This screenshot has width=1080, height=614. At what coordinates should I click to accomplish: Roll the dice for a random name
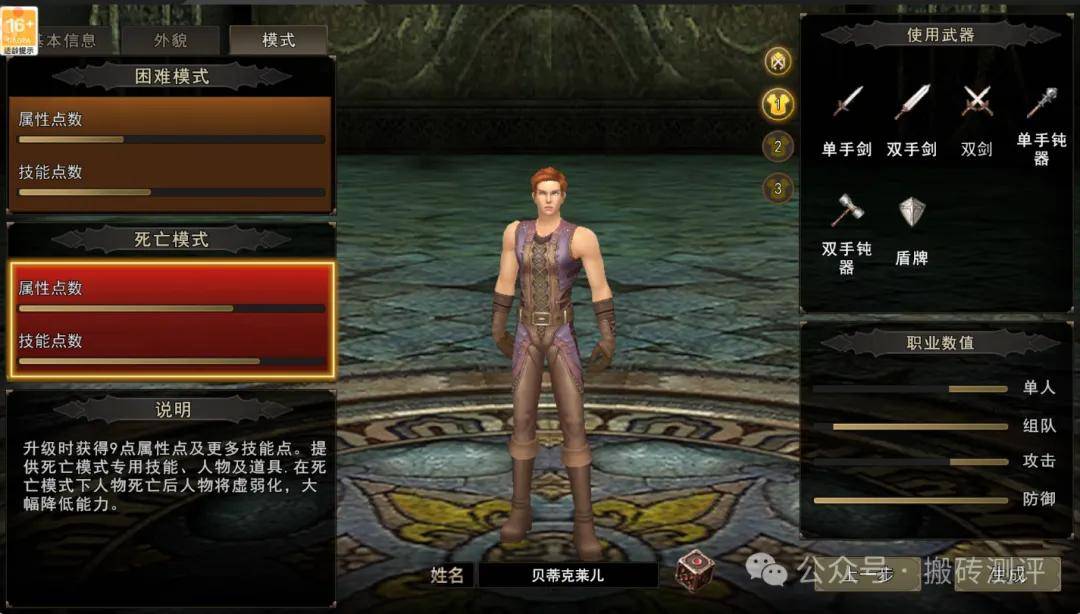coord(694,571)
